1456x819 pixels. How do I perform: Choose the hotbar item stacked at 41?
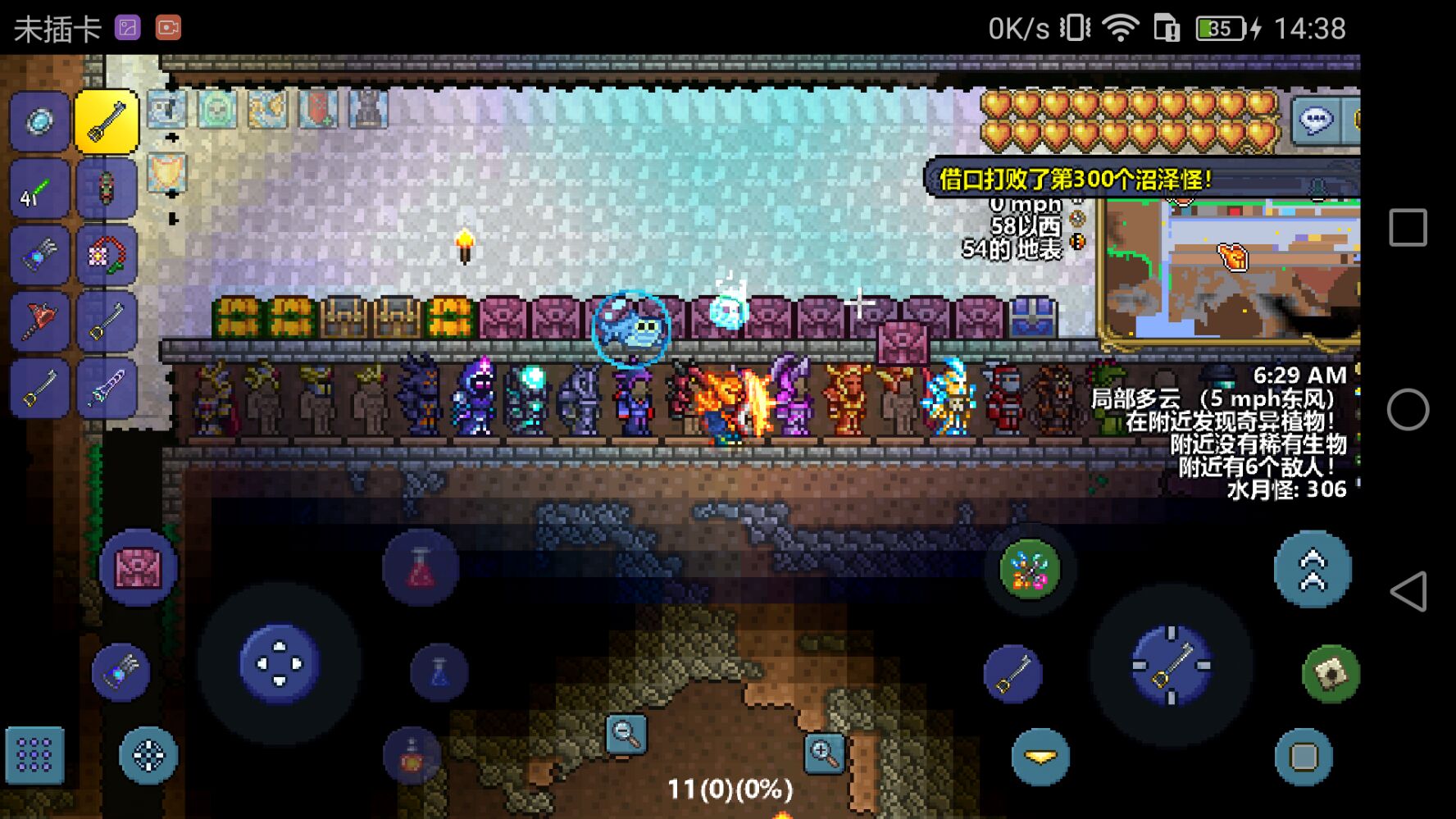click(x=39, y=189)
